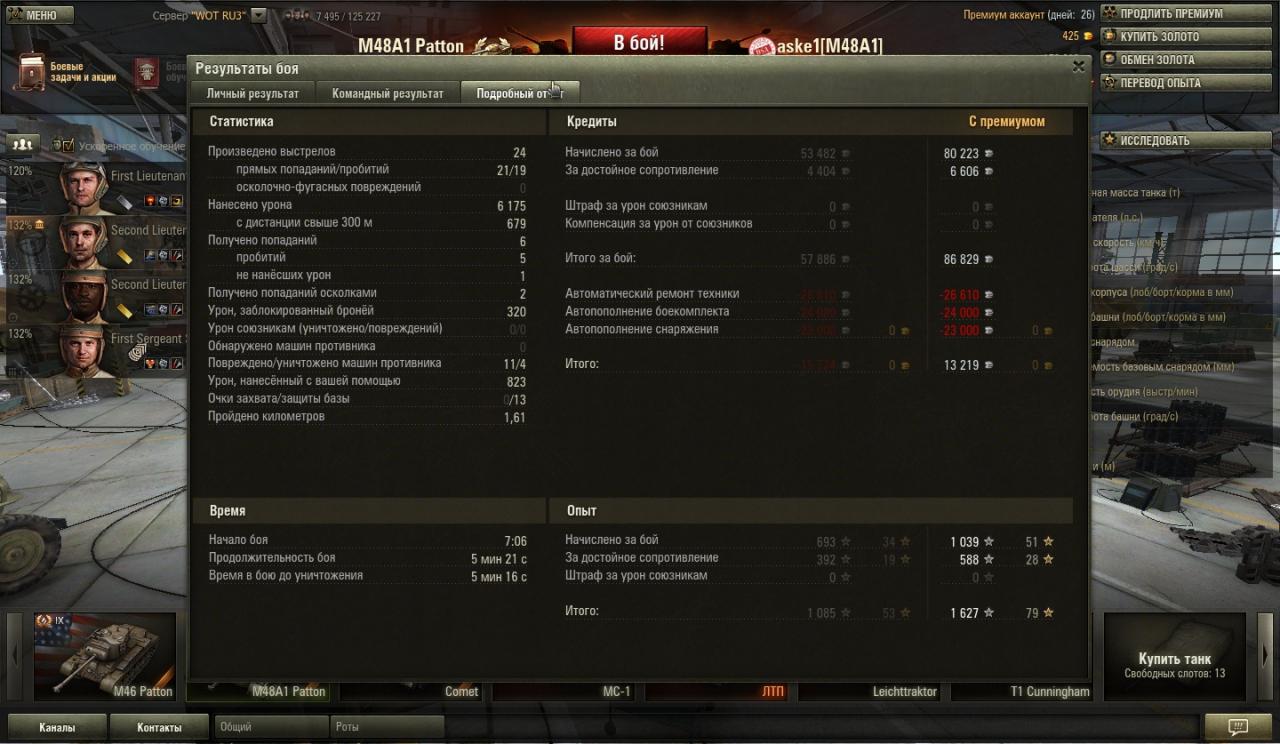Close the battle results window
This screenshot has height=744, width=1280.
pos(1078,67)
